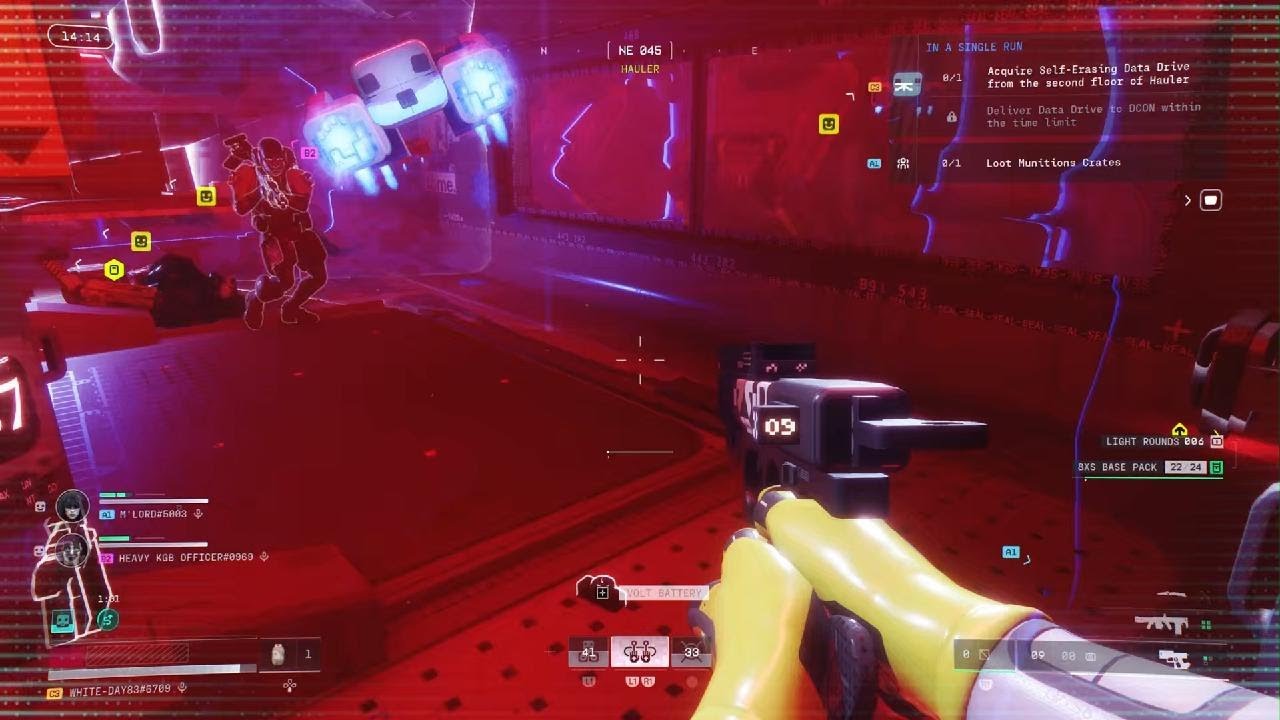Click the white square icon beside the arrow

coord(1210,200)
